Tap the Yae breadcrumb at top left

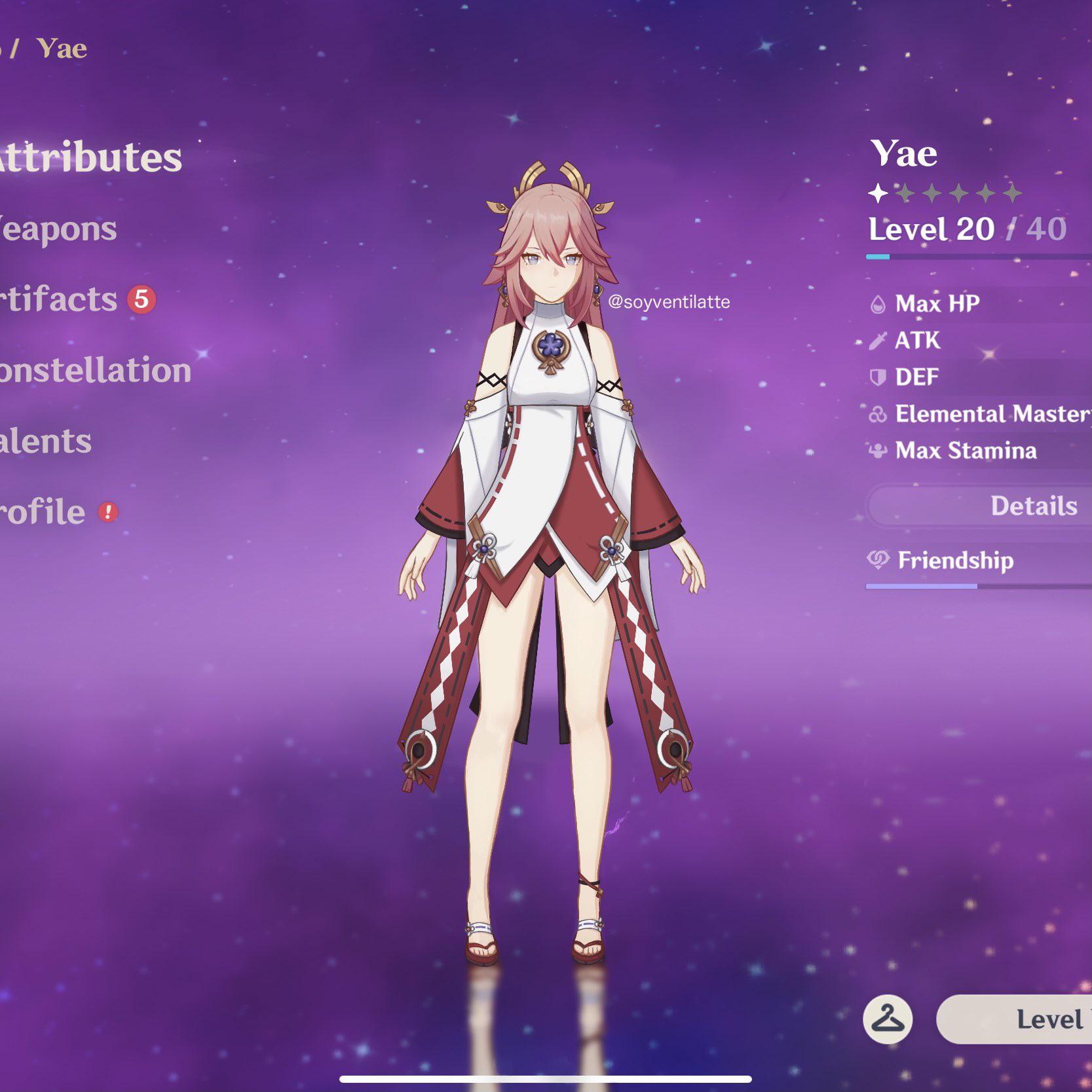coord(60,47)
